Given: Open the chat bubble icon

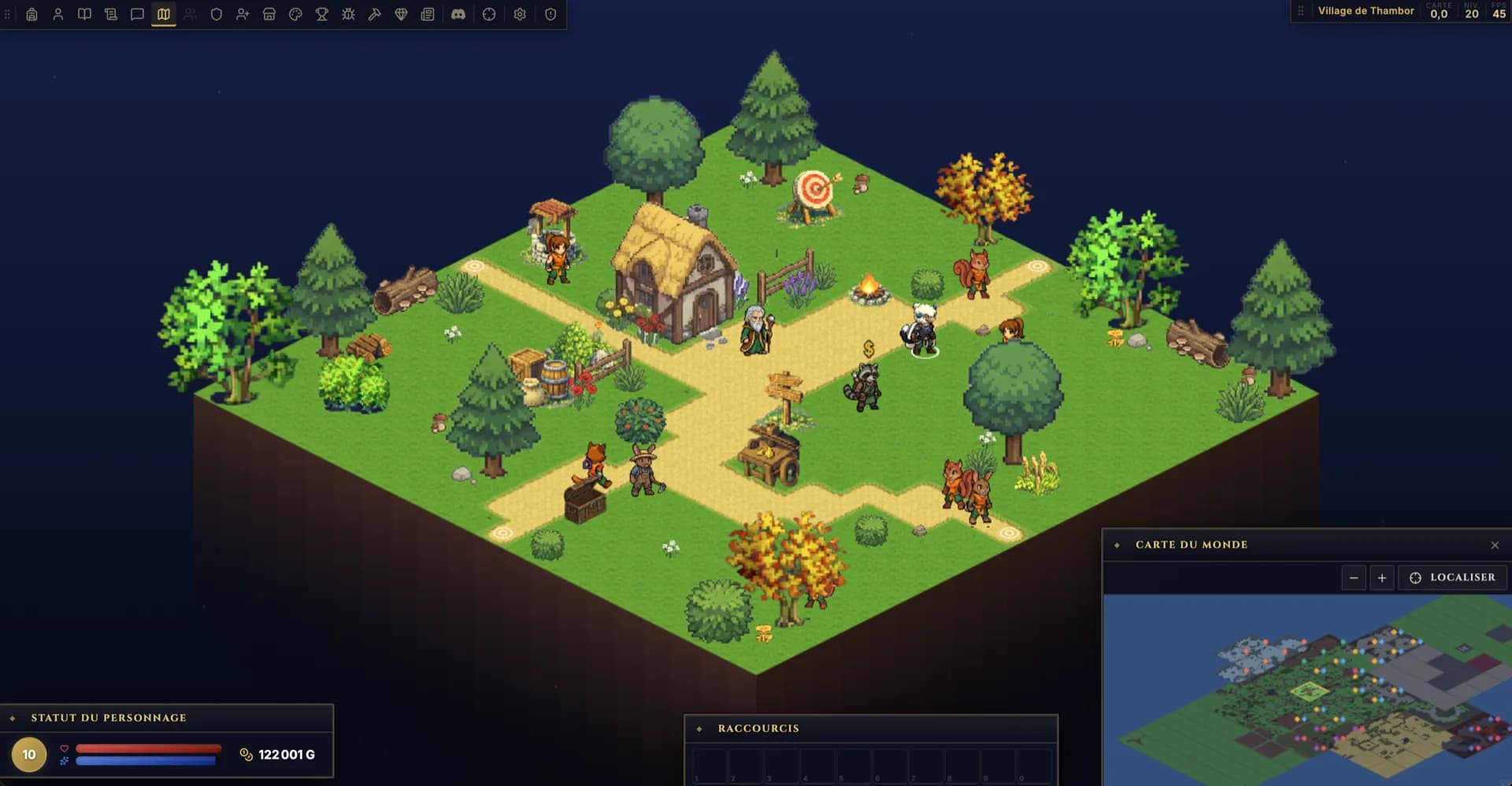Looking at the screenshot, I should [137, 14].
